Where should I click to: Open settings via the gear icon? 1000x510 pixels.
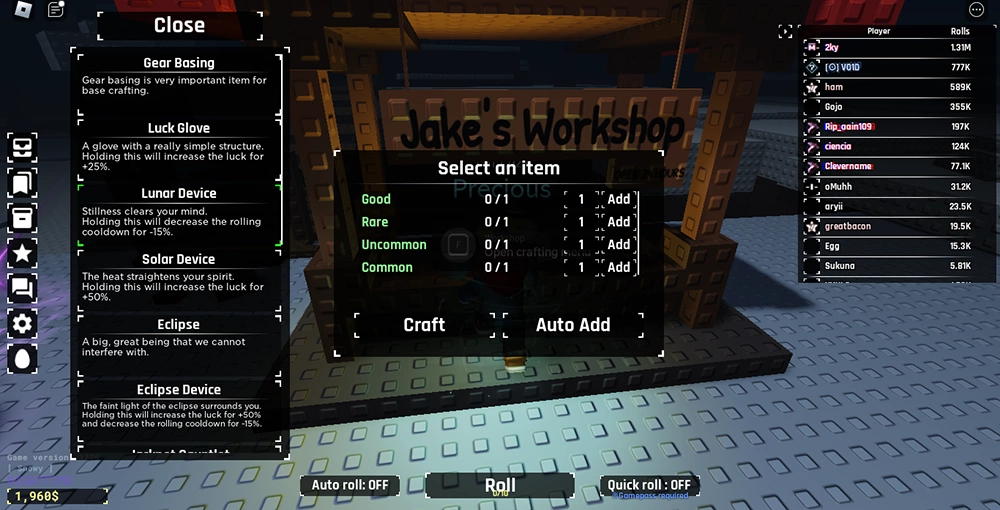tap(22, 323)
